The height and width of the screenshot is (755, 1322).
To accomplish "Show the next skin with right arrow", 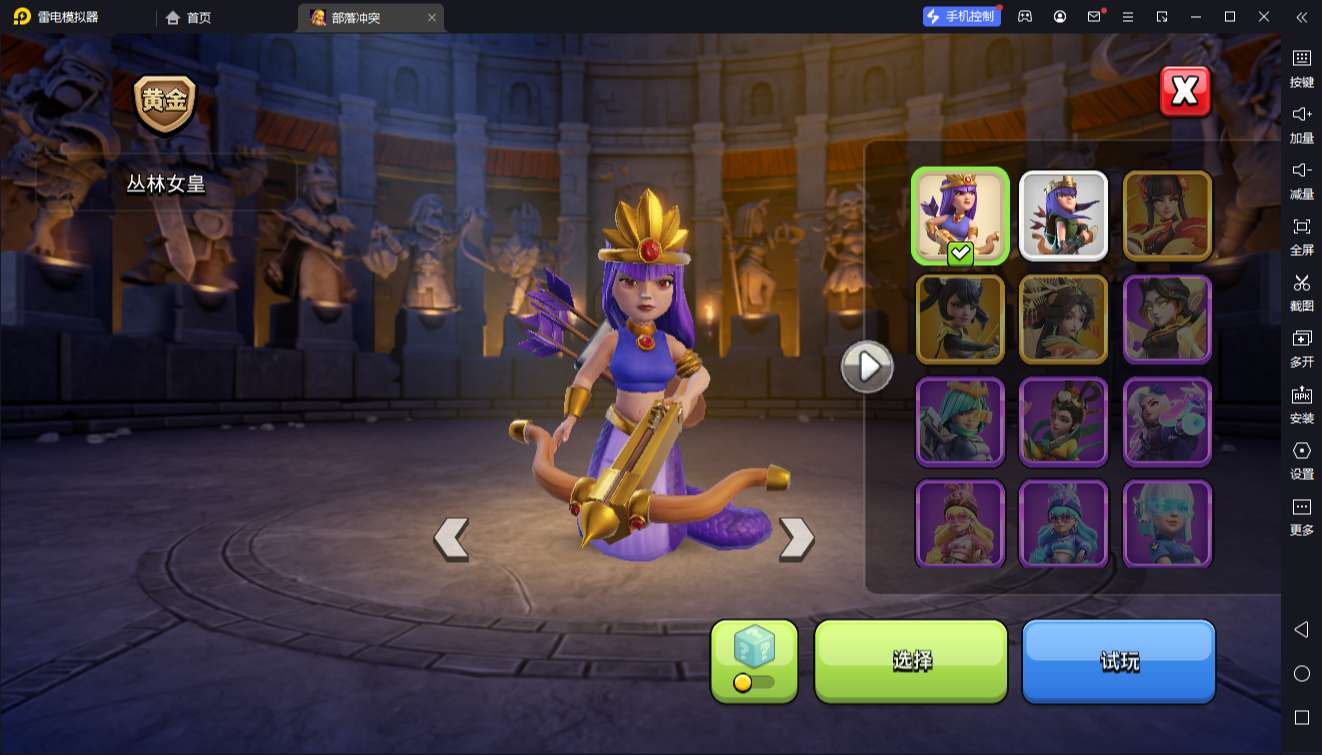I will coord(796,538).
